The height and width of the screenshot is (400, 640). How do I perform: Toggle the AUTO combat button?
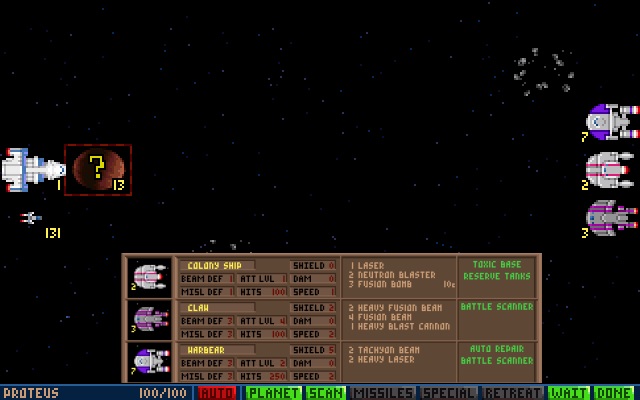pos(217,393)
